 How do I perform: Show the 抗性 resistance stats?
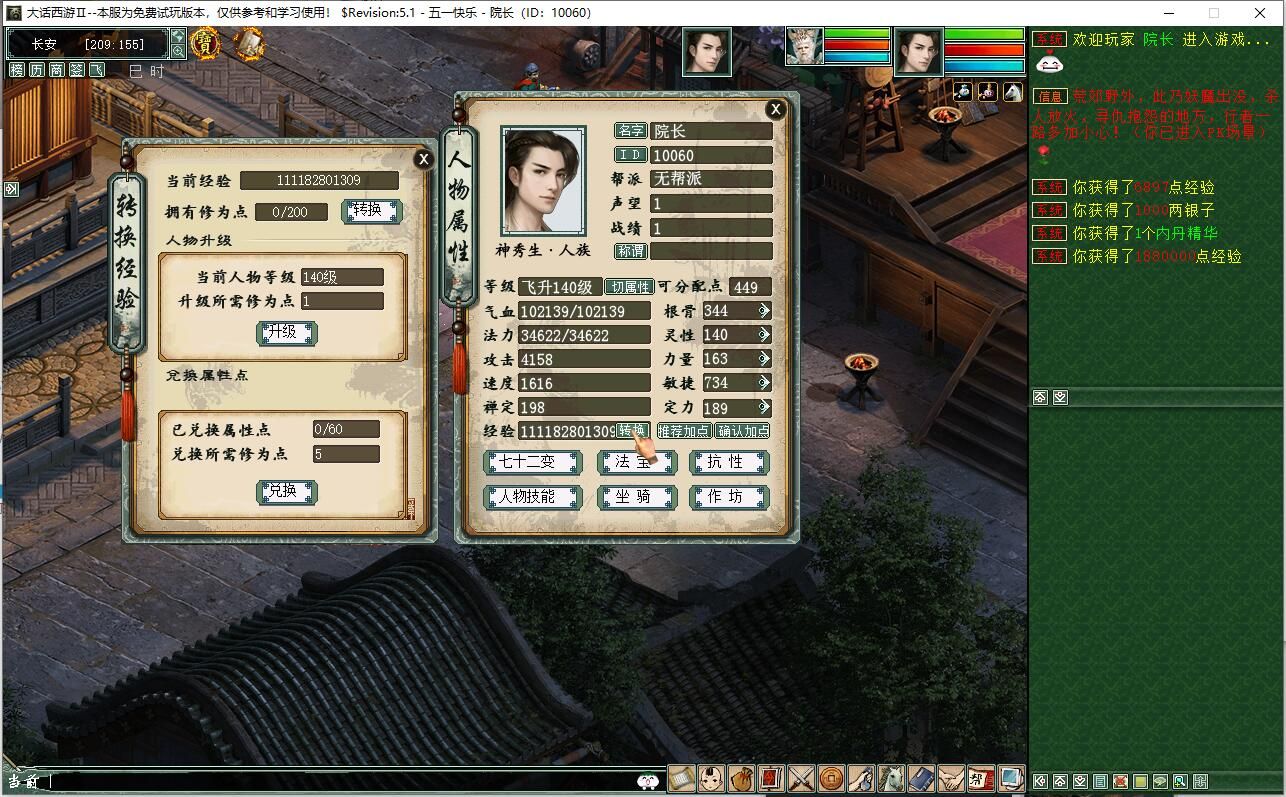[728, 462]
